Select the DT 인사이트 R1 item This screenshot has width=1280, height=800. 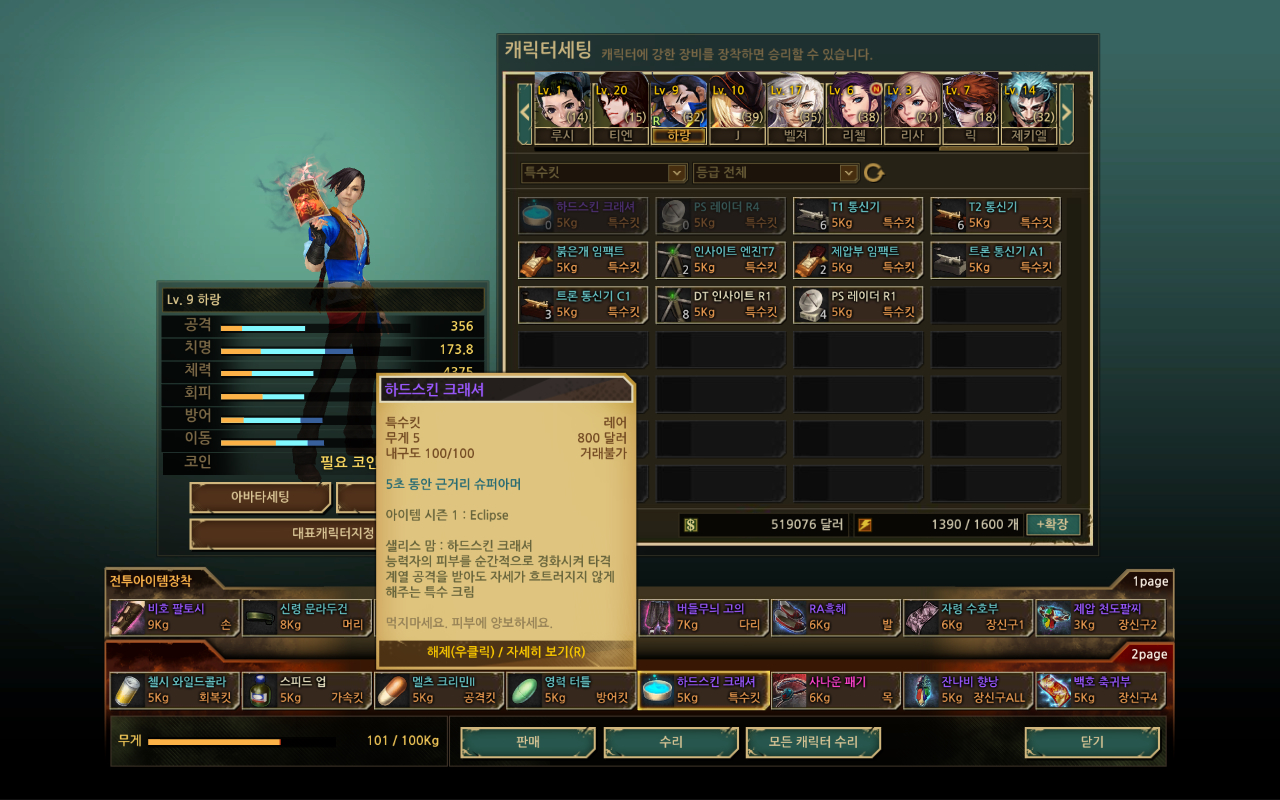pyautogui.click(x=720, y=305)
